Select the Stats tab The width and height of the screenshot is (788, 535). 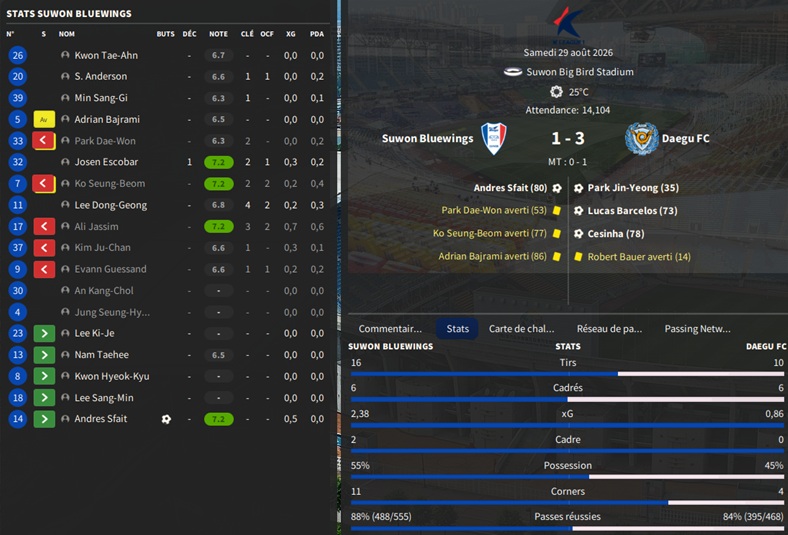coord(458,328)
